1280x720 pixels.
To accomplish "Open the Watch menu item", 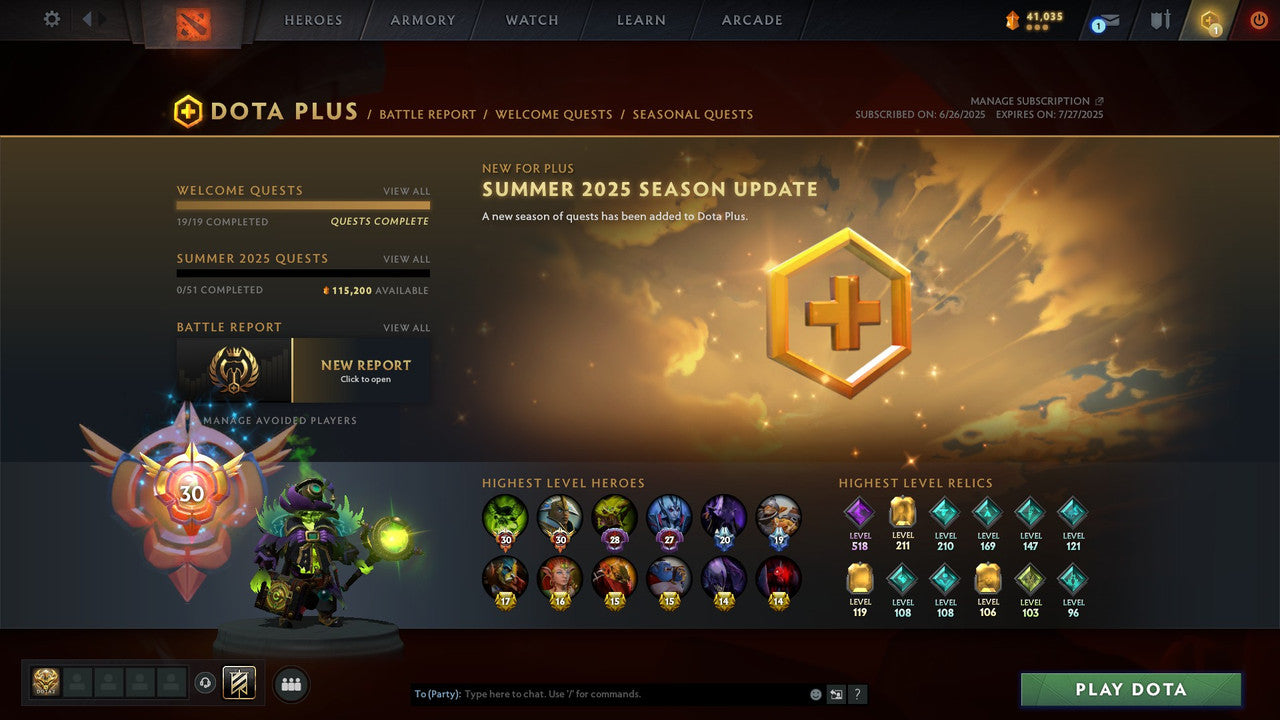I will [531, 20].
